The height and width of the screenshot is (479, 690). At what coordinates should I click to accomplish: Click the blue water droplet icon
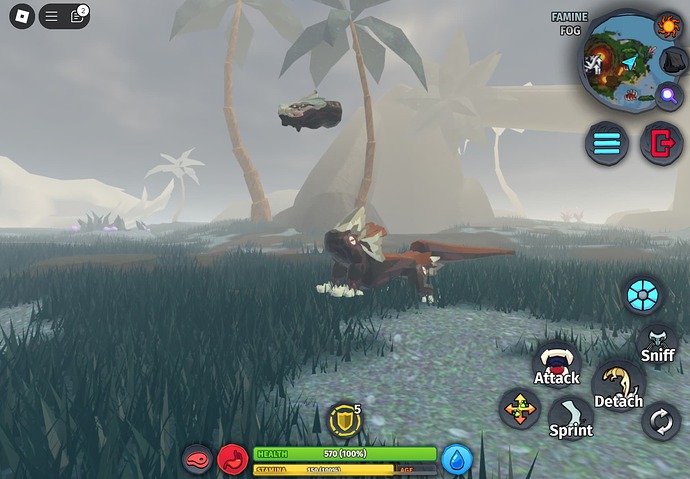point(457,459)
